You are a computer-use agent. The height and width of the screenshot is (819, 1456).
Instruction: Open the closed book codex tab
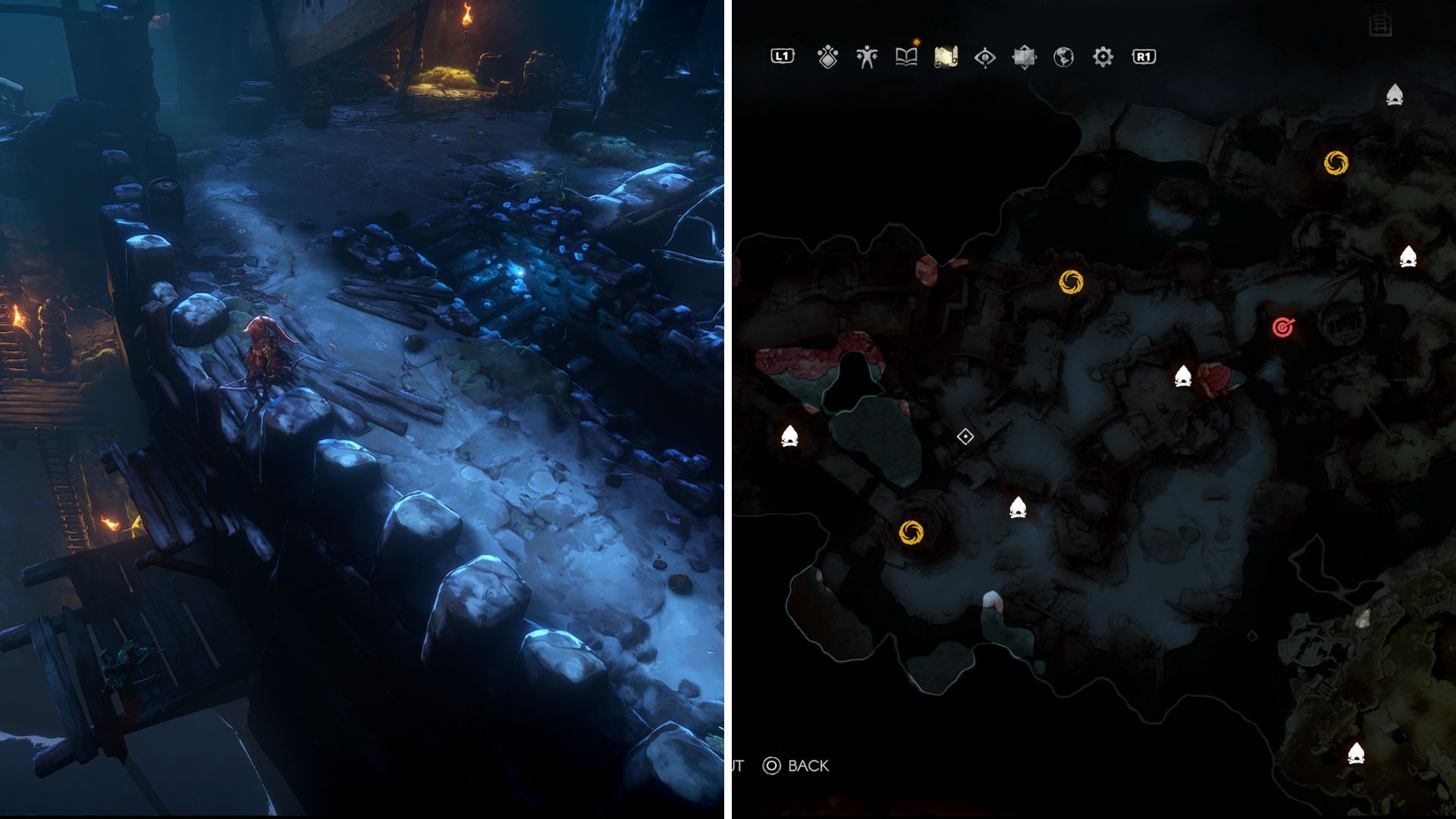(x=1024, y=57)
